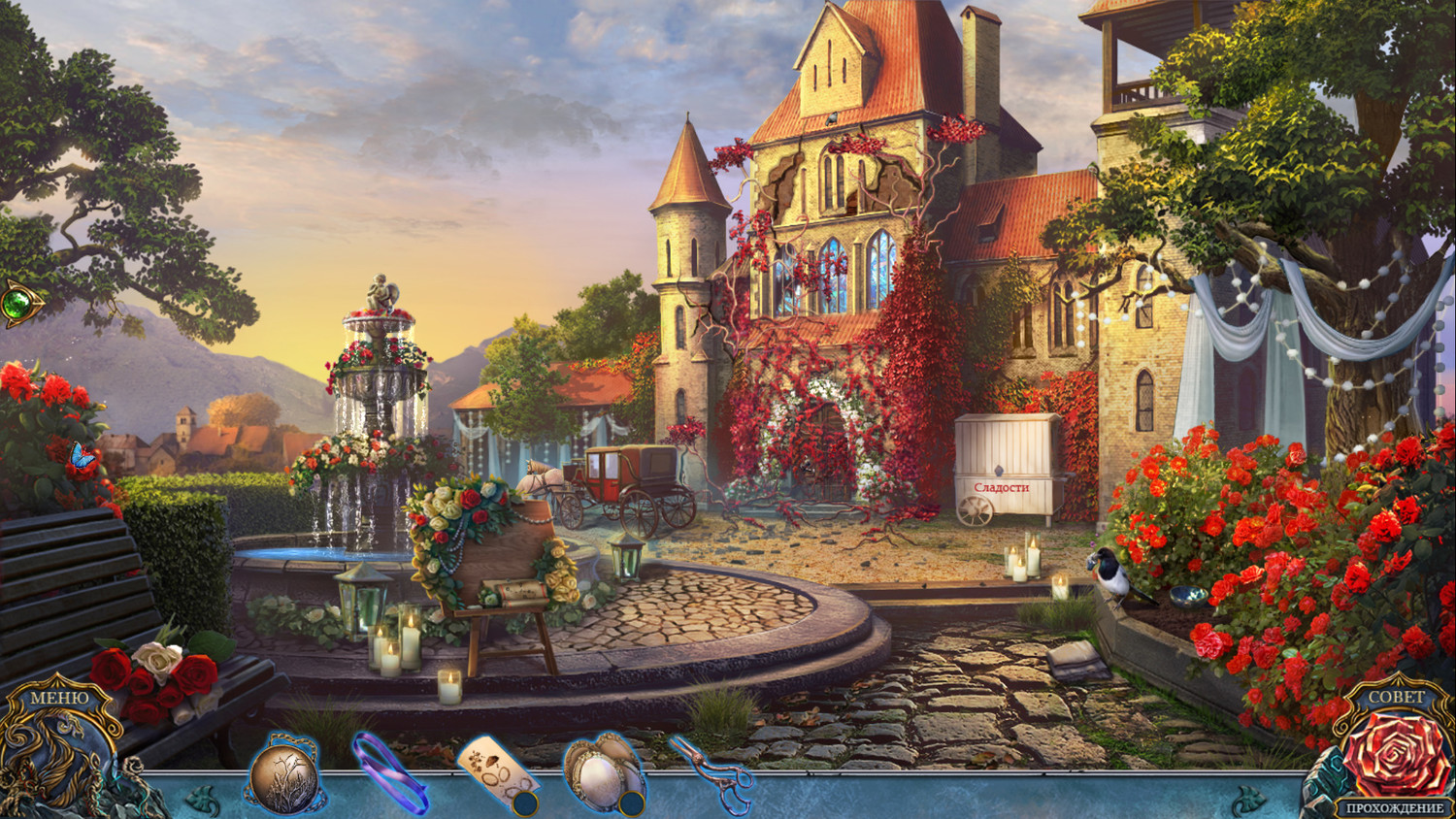
Task: Pick the purple ribbon from inventory
Action: (391, 774)
